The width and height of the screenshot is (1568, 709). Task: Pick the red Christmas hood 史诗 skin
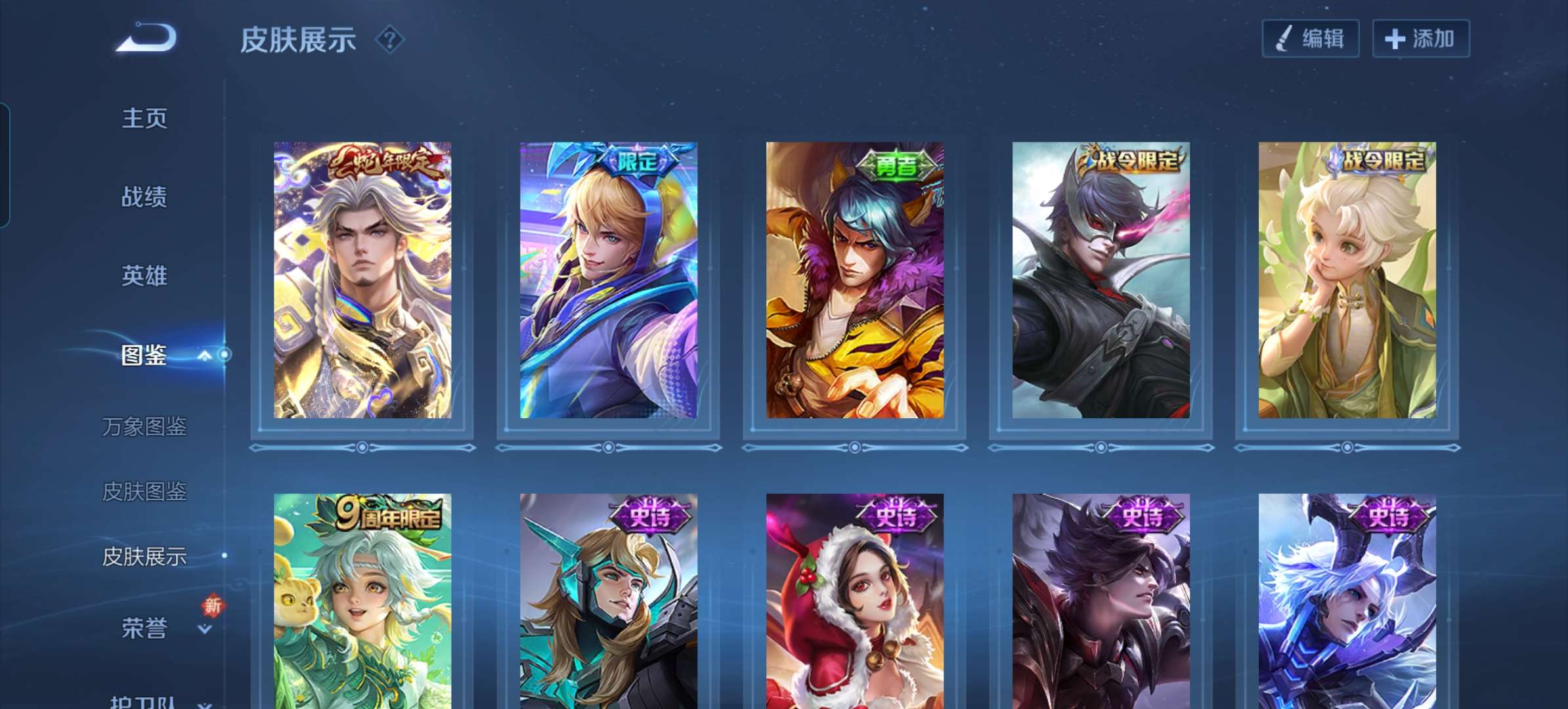855,601
